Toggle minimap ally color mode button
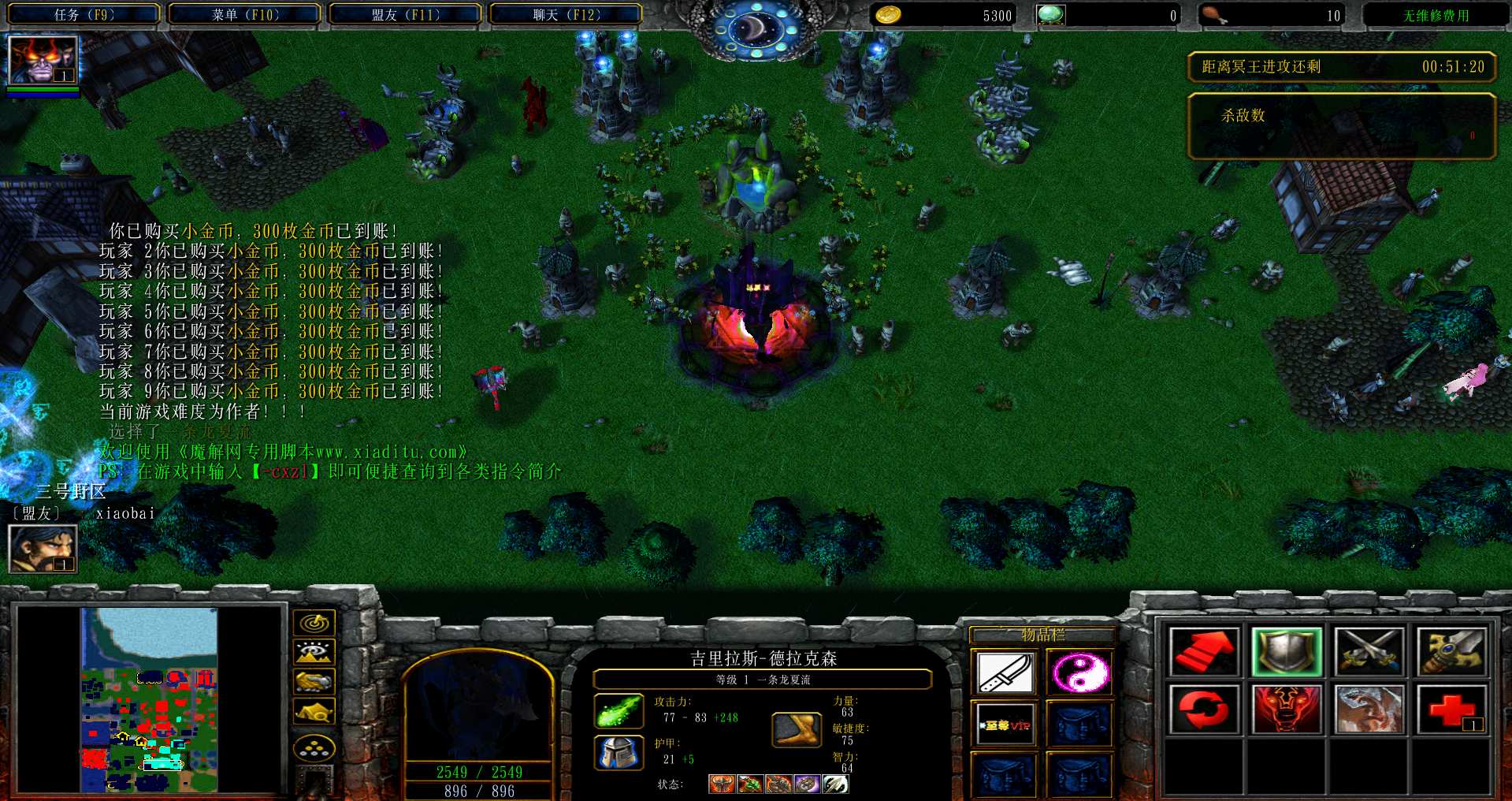This screenshot has height=801, width=1512. [314, 681]
